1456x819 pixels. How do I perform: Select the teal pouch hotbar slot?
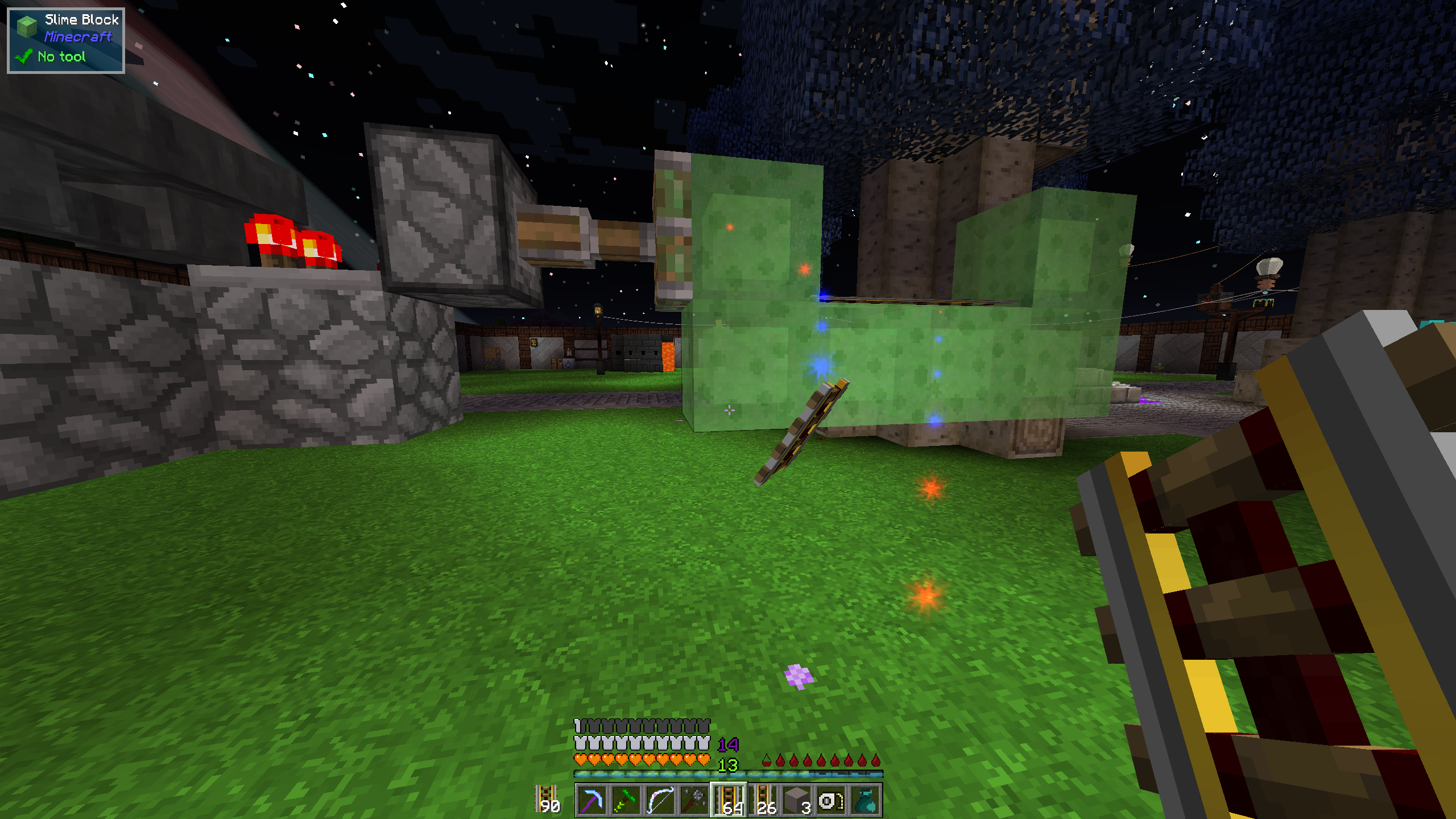[x=865, y=800]
